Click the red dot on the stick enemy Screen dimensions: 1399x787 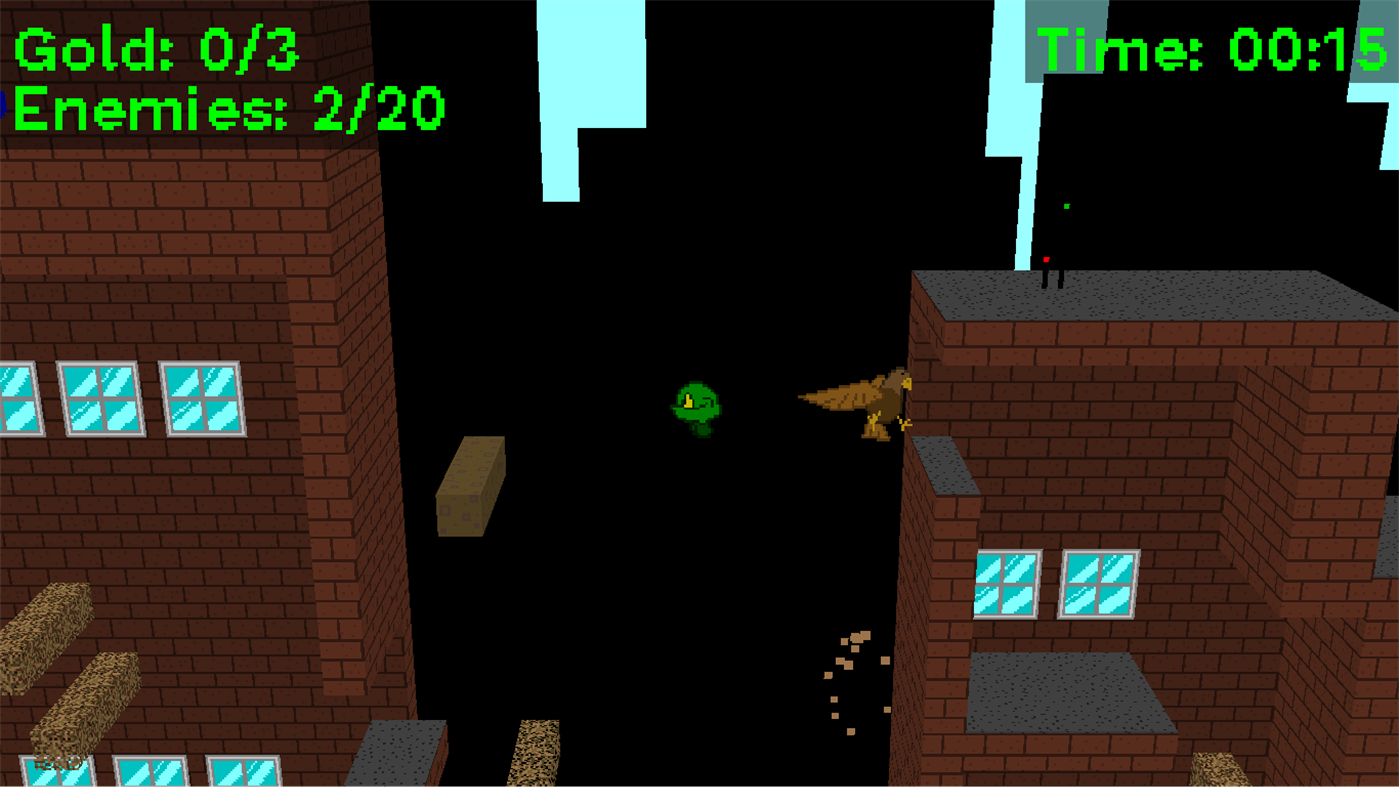tap(1044, 258)
